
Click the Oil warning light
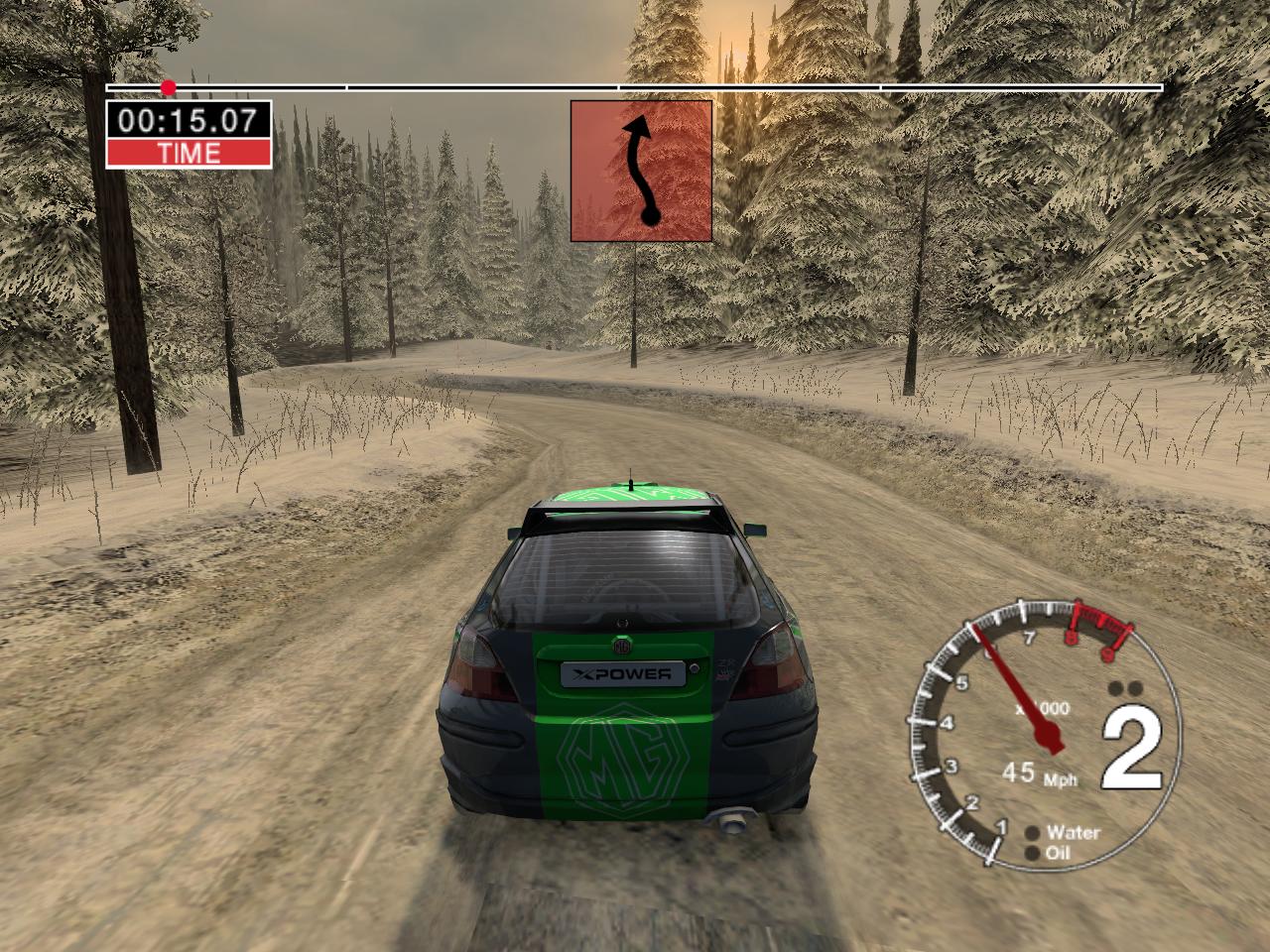[x=1031, y=853]
